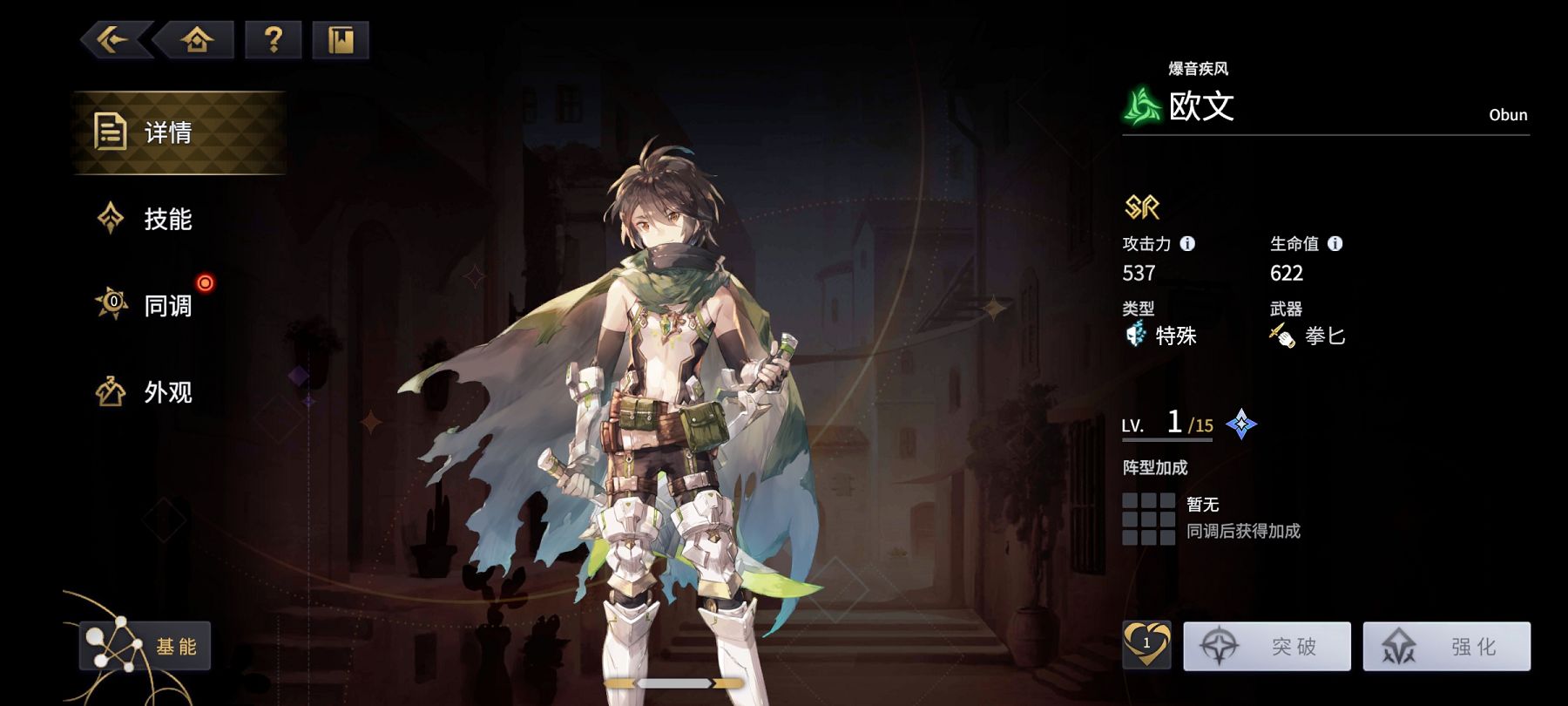
Task: Select the 同调 sync tab
Action: click(166, 305)
